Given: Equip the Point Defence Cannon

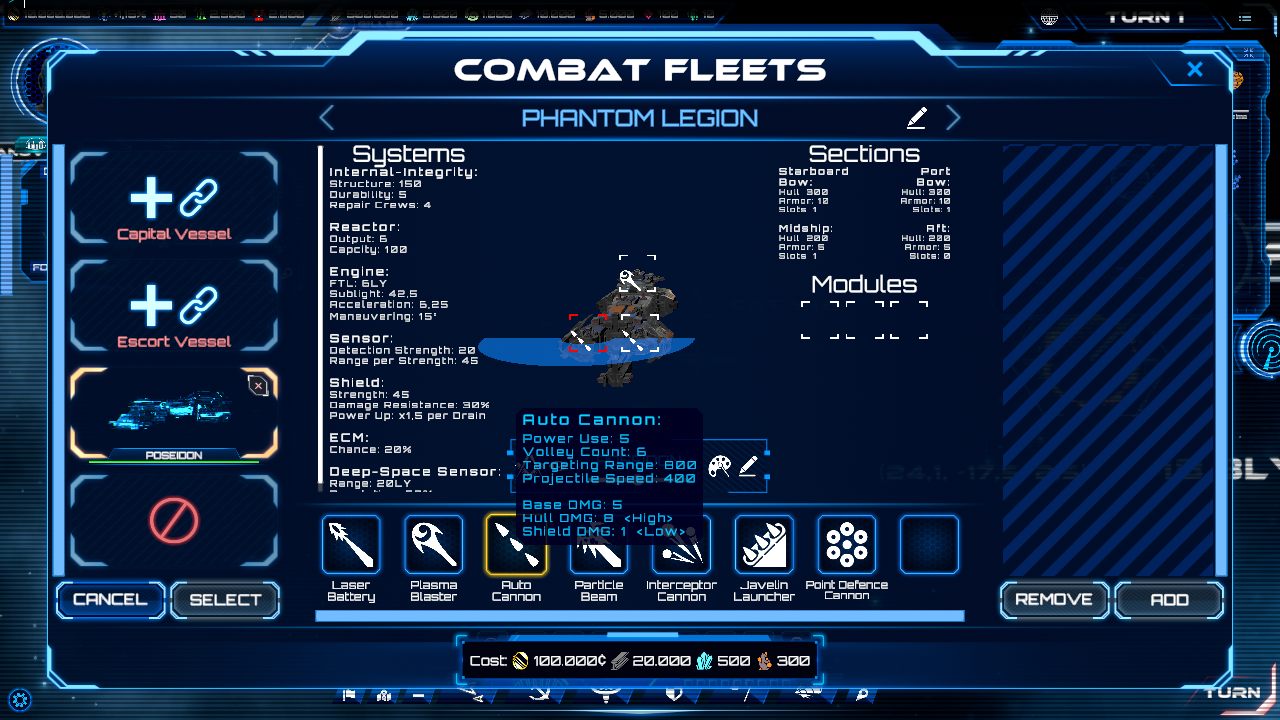Looking at the screenshot, I should 847,545.
